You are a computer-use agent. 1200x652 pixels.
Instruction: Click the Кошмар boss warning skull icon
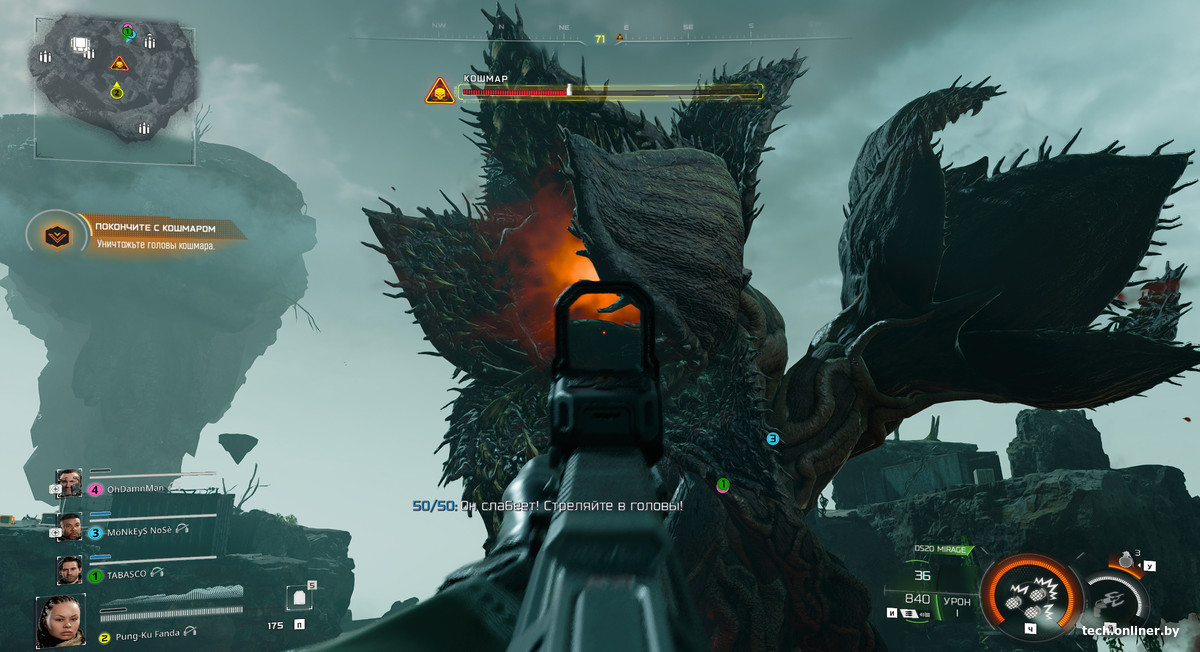point(439,92)
